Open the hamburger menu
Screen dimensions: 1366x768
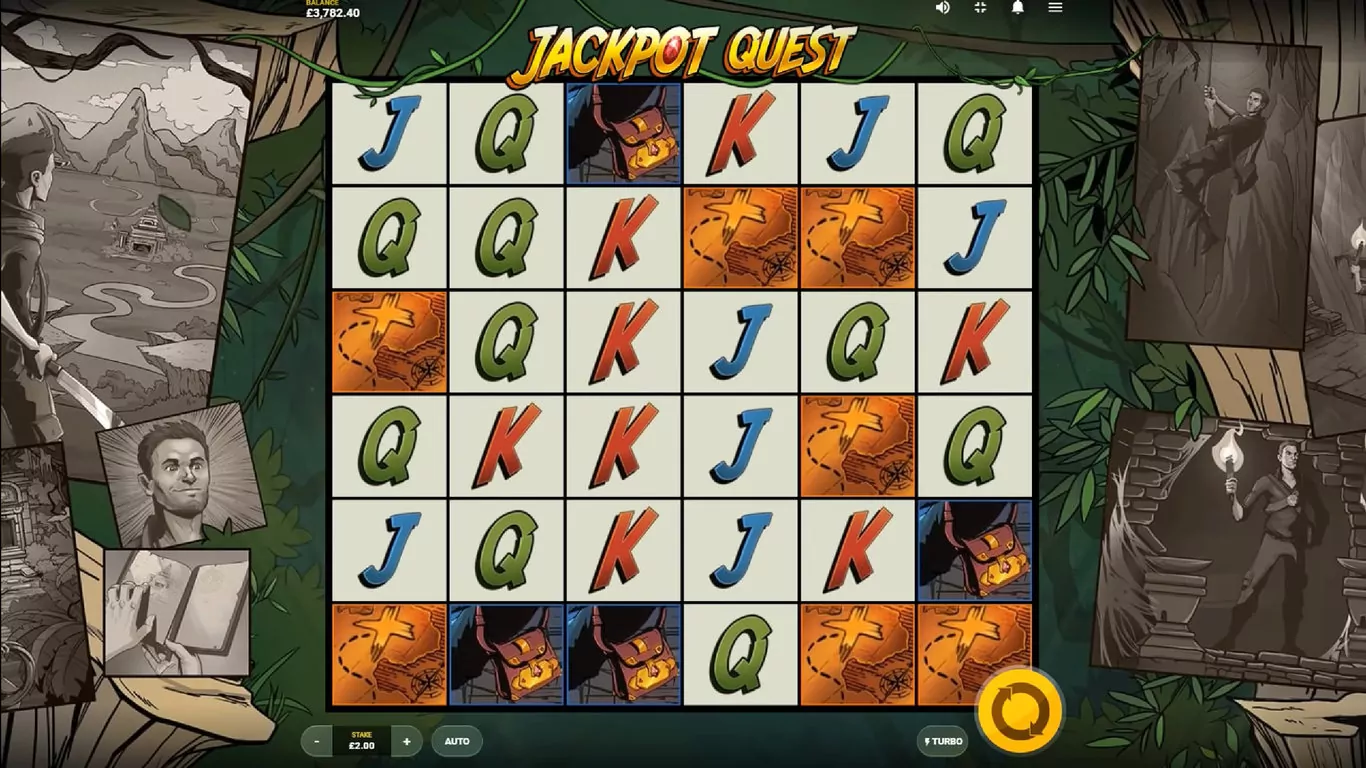[1055, 8]
